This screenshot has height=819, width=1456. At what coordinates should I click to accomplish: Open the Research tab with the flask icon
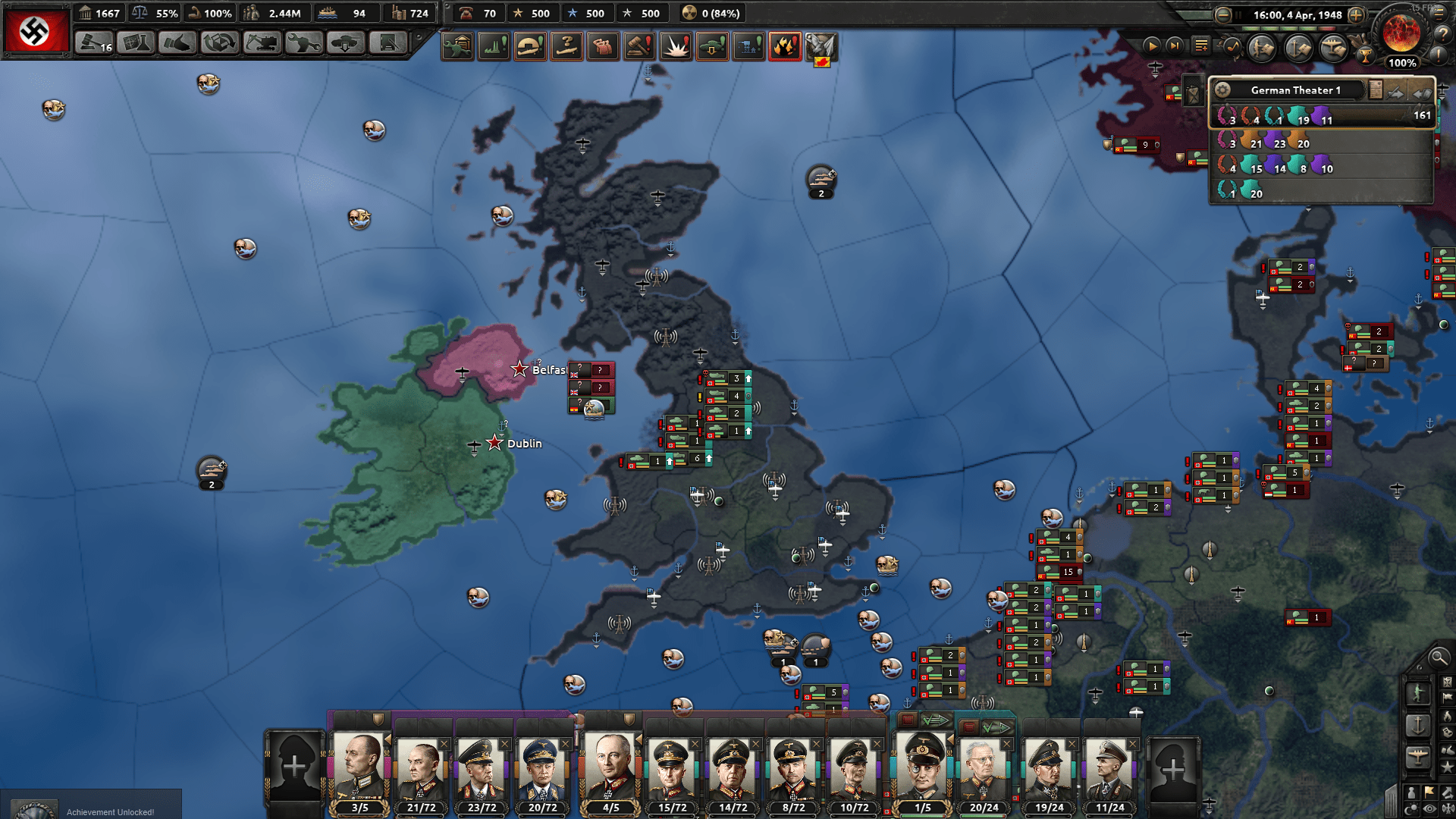(x=135, y=43)
